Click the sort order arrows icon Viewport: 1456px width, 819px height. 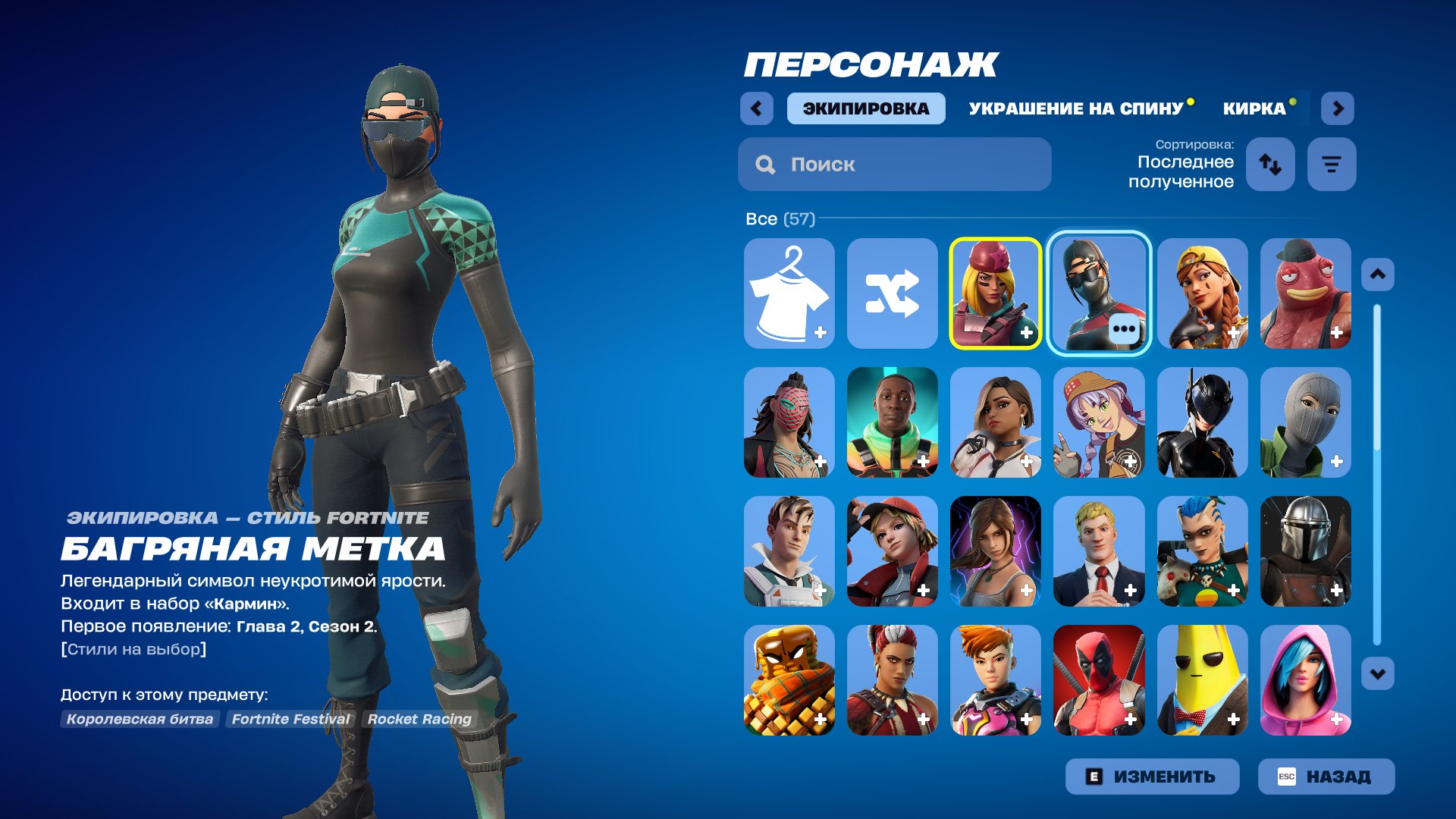pos(1270,164)
